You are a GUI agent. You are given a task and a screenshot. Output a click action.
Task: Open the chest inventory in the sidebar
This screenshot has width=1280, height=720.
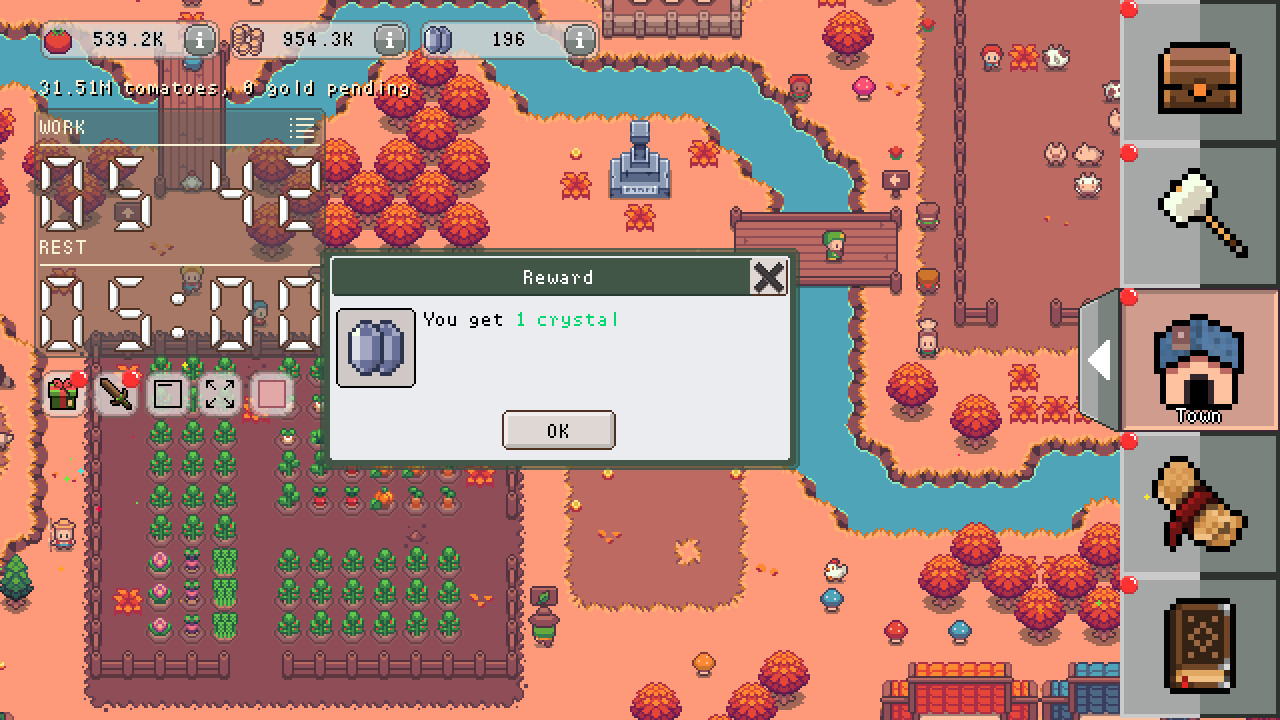(1199, 75)
